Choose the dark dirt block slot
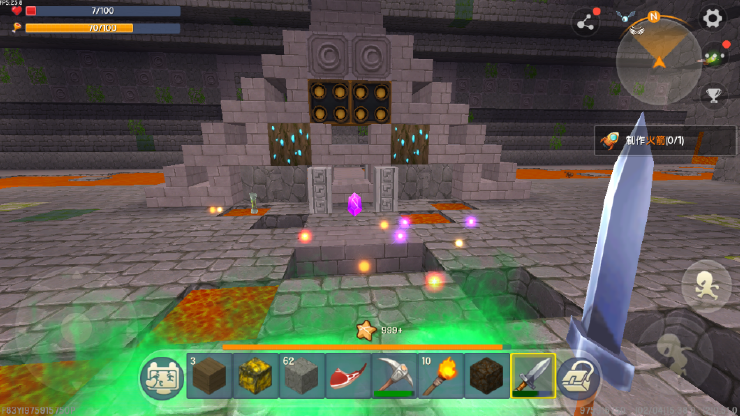The image size is (740, 416). (485, 376)
